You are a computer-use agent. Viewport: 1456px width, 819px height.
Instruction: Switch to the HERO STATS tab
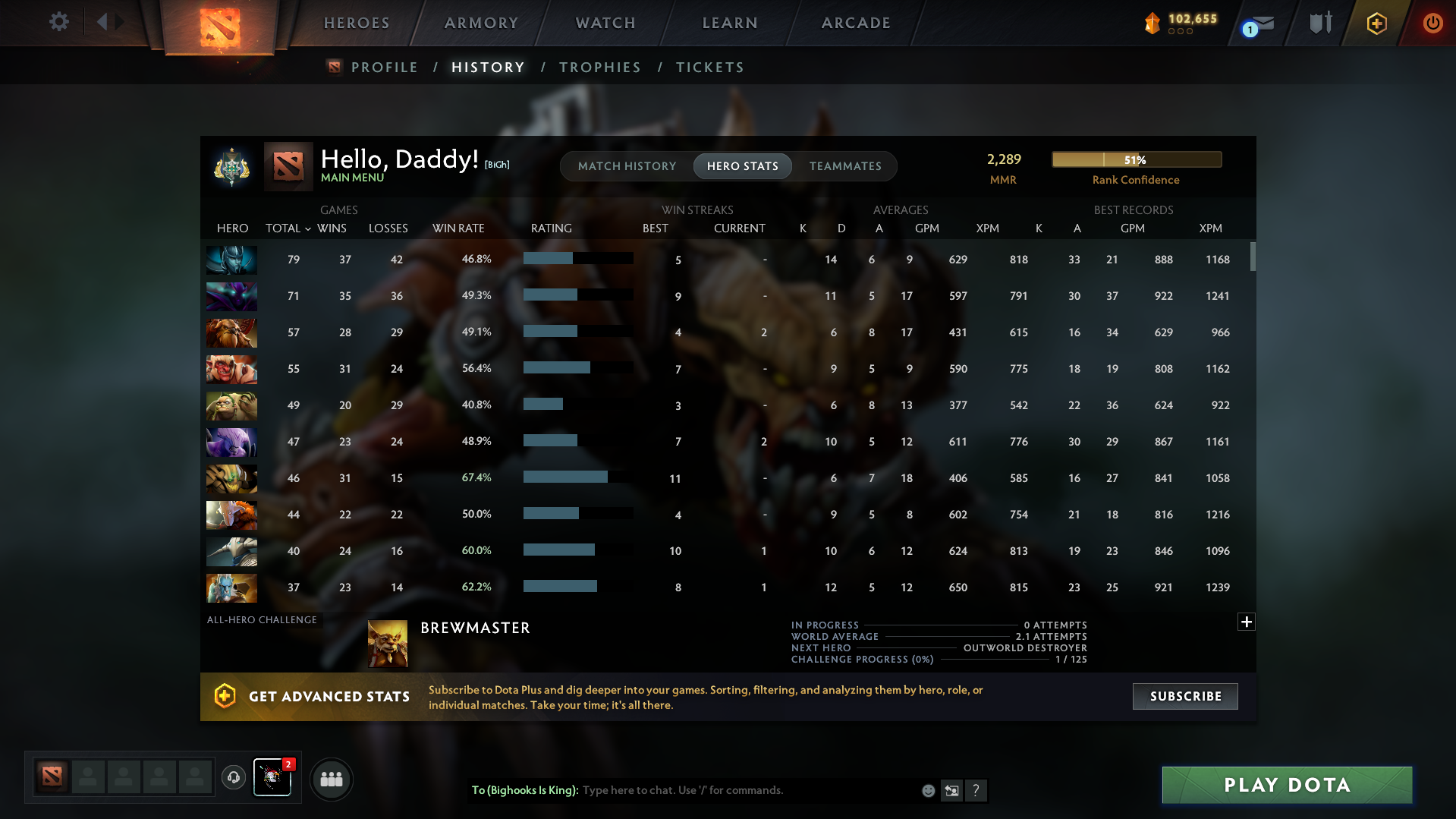point(742,166)
